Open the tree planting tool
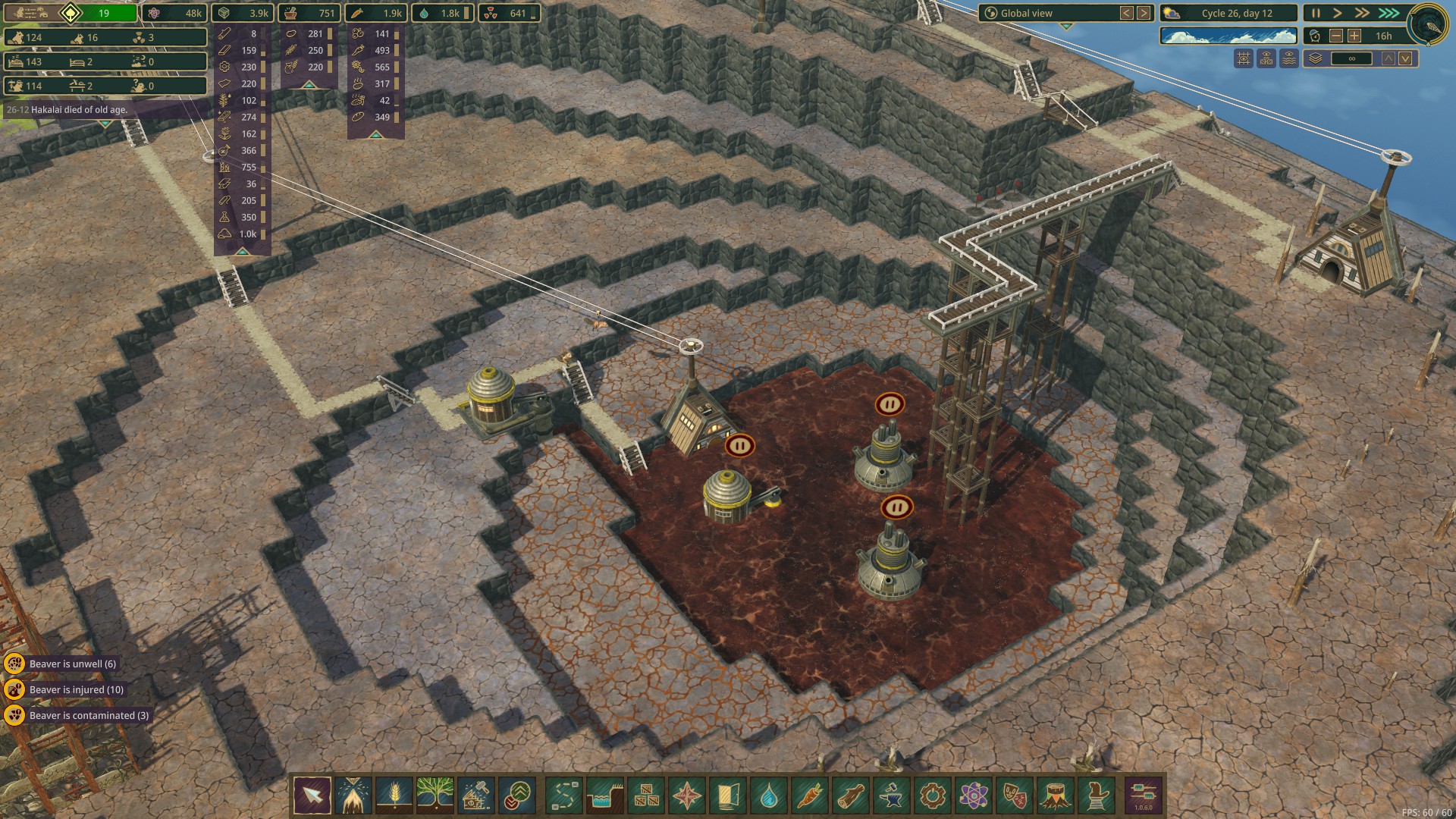This screenshot has height=819, width=1456. click(x=435, y=795)
